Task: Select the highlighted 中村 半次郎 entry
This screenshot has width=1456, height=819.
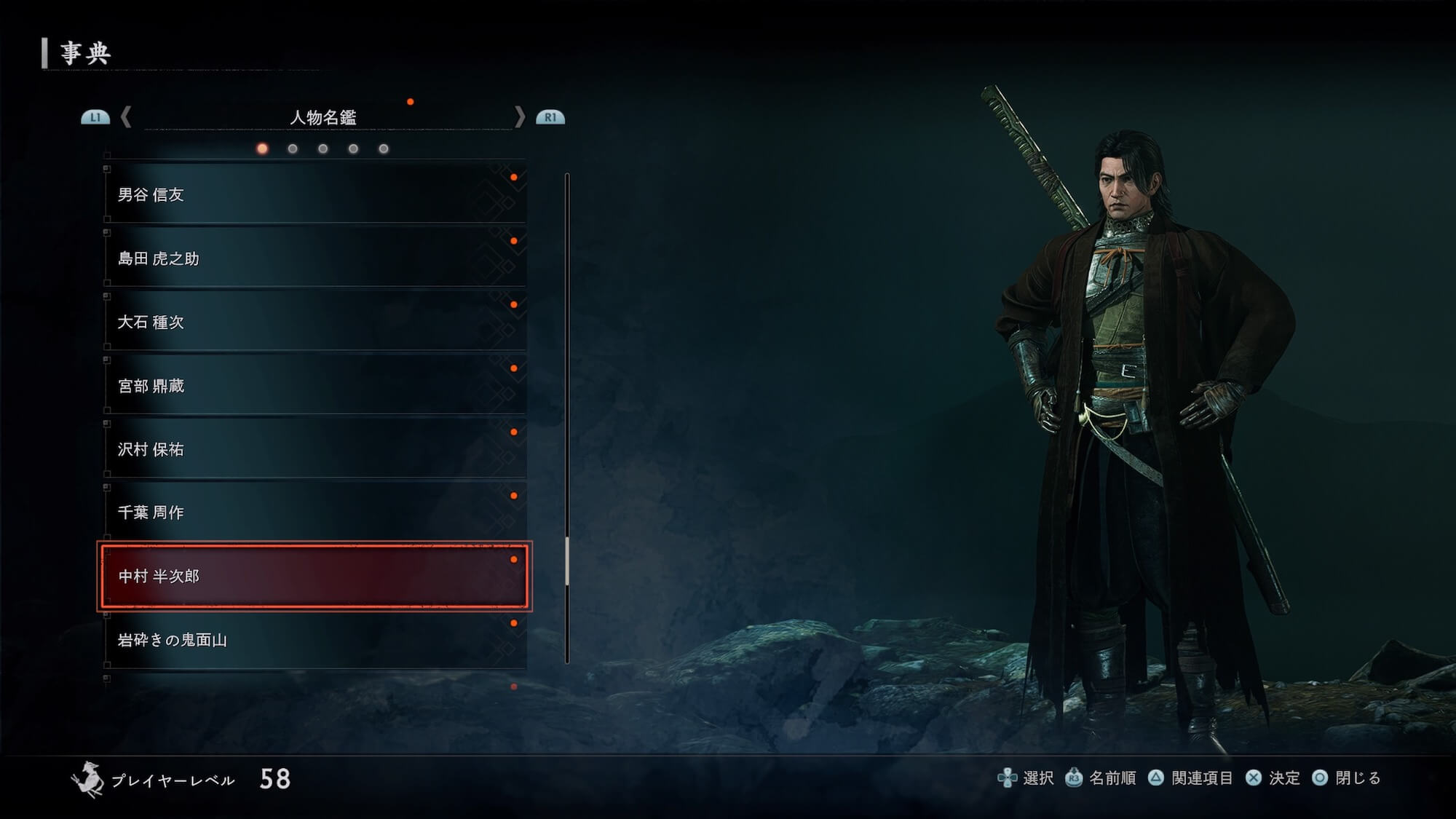Action: pos(314,576)
